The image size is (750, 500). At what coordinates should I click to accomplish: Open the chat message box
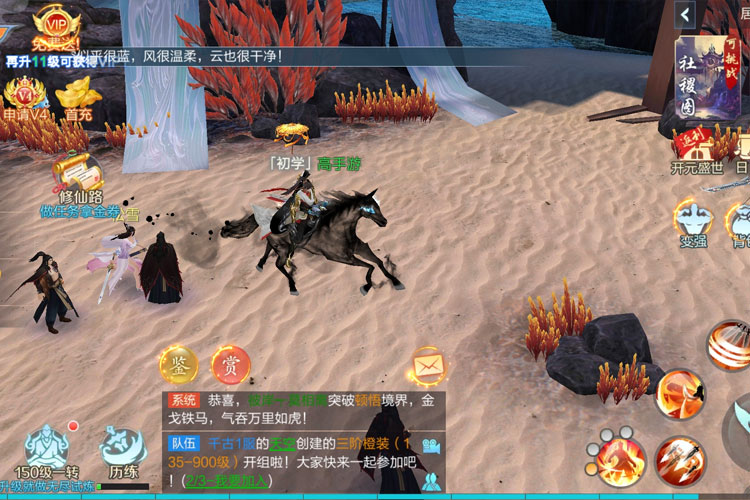pyautogui.click(x=300, y=441)
